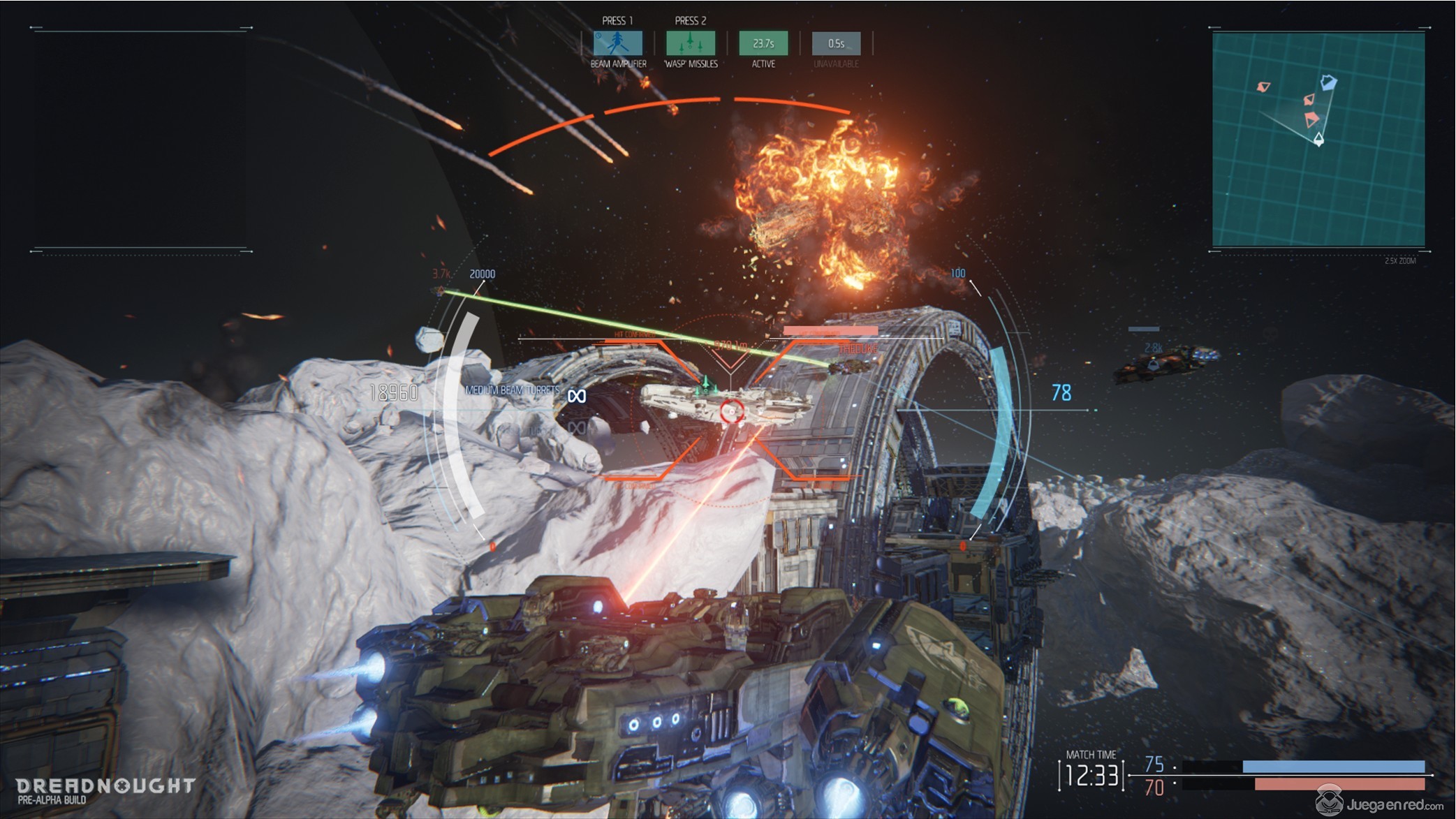This screenshot has height=819, width=1456.
Task: Fire the 'Wasp' Missiles ability
Action: [690, 43]
